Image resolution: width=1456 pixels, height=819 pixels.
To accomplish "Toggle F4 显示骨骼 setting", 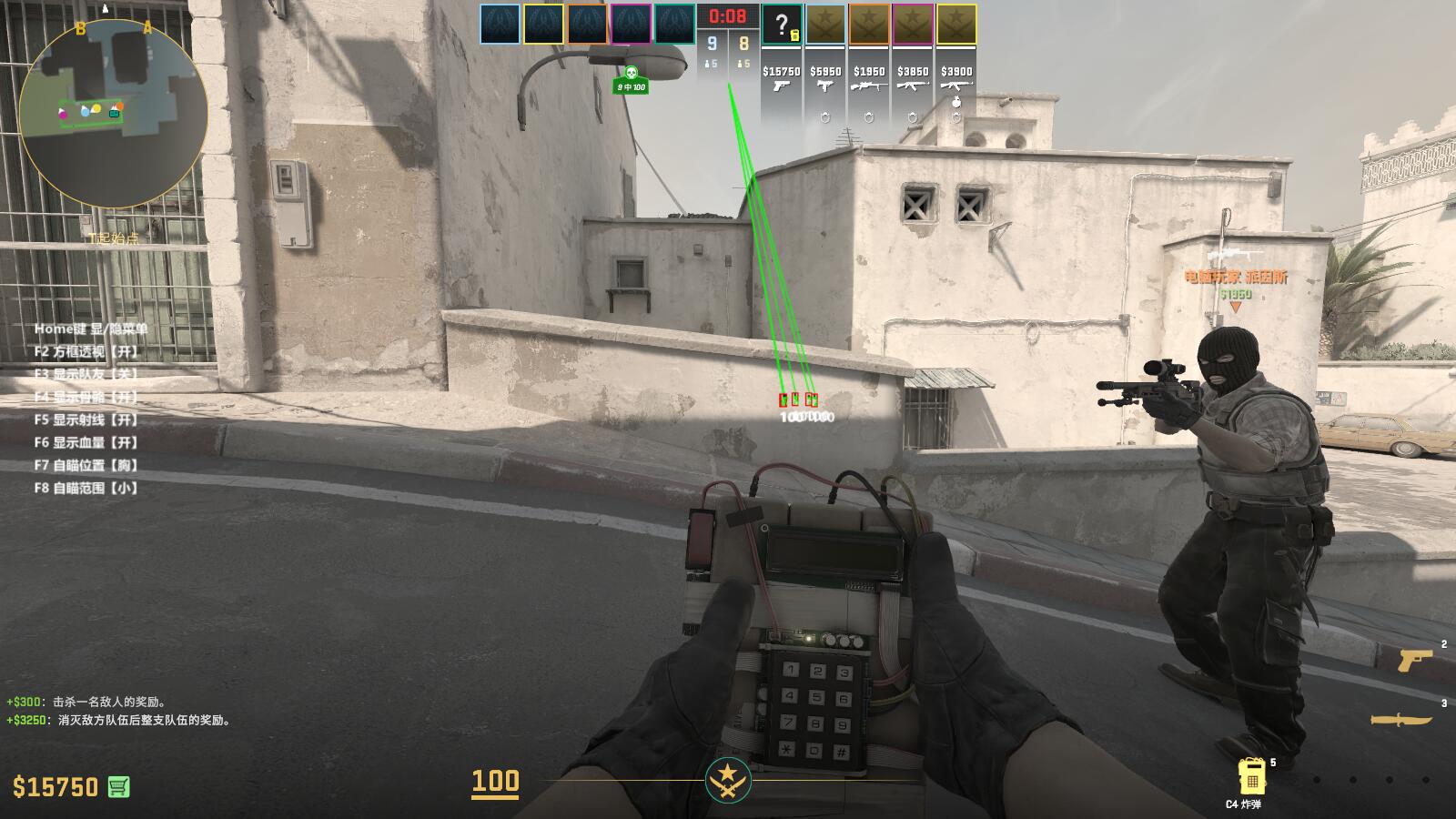I will (x=86, y=396).
